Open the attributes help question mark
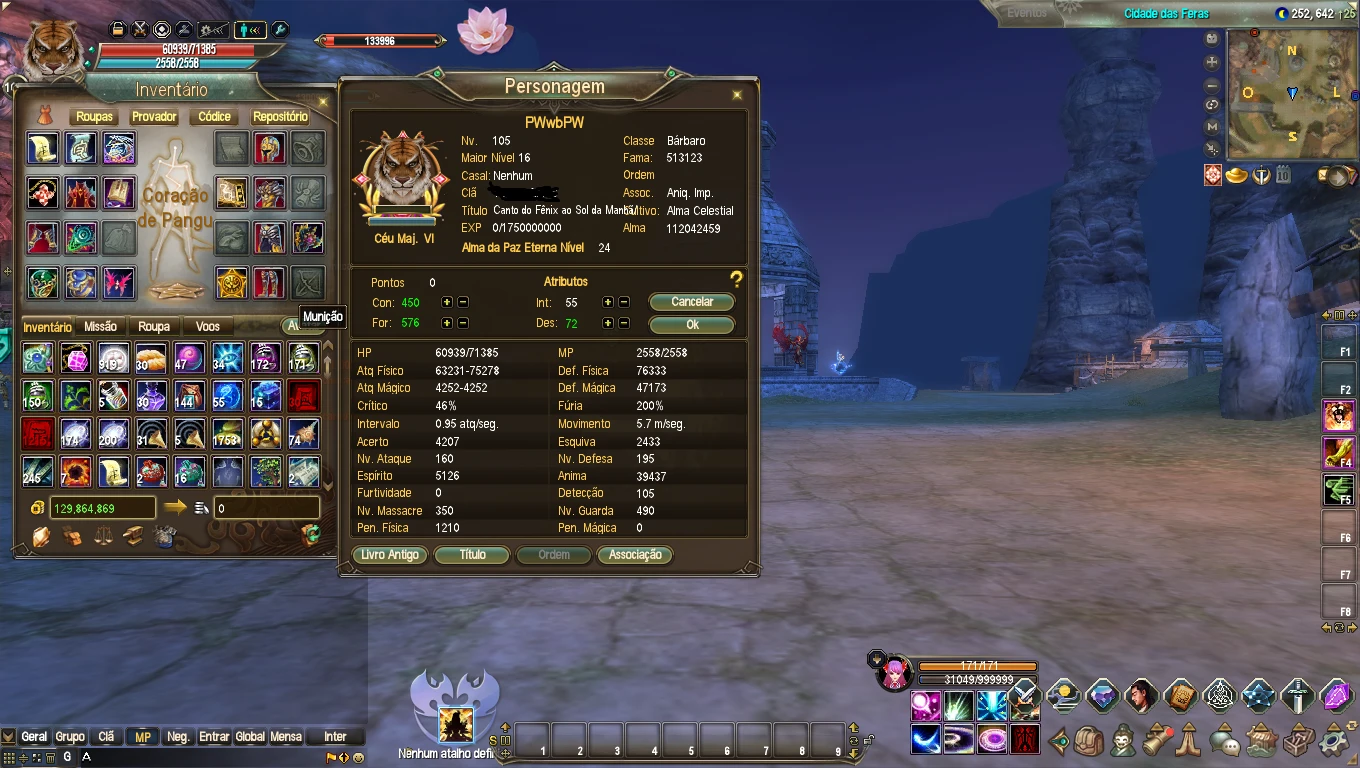Screen dimensions: 1360x768 pyautogui.click(x=736, y=280)
